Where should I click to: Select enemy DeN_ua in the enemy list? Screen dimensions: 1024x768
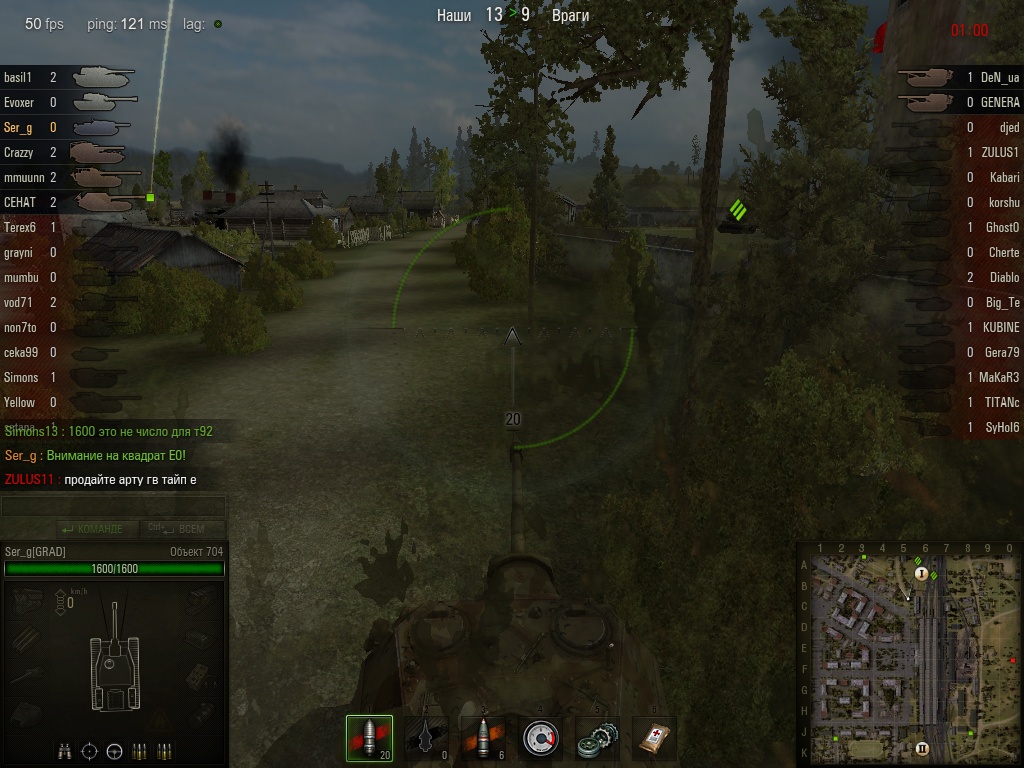coord(999,77)
